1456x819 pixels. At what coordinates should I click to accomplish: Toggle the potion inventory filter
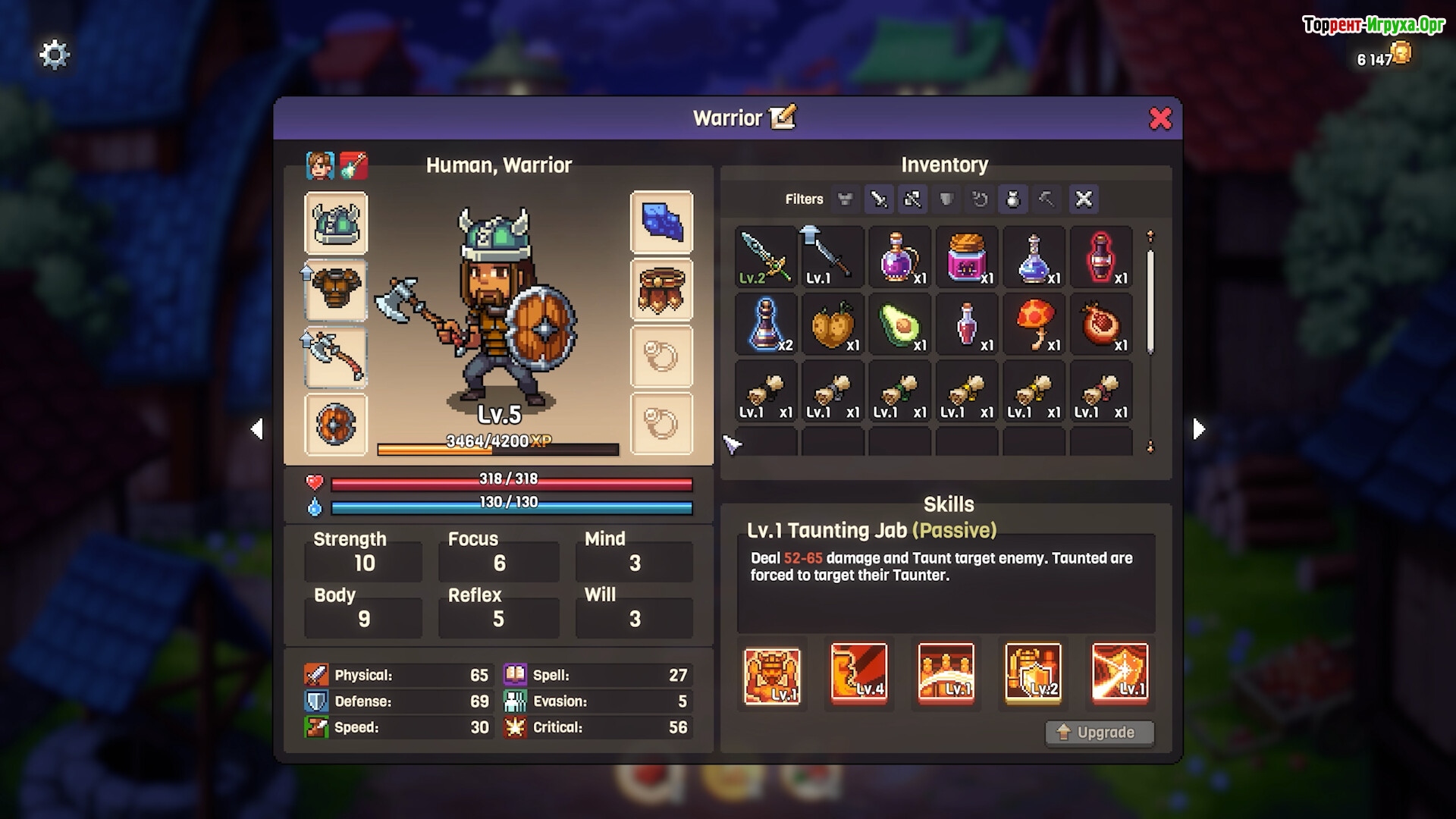[1013, 199]
